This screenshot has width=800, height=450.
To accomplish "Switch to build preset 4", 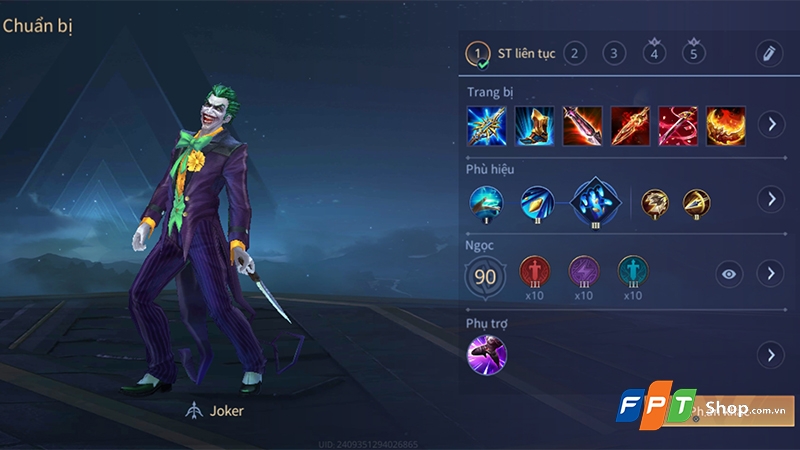I will click(654, 53).
